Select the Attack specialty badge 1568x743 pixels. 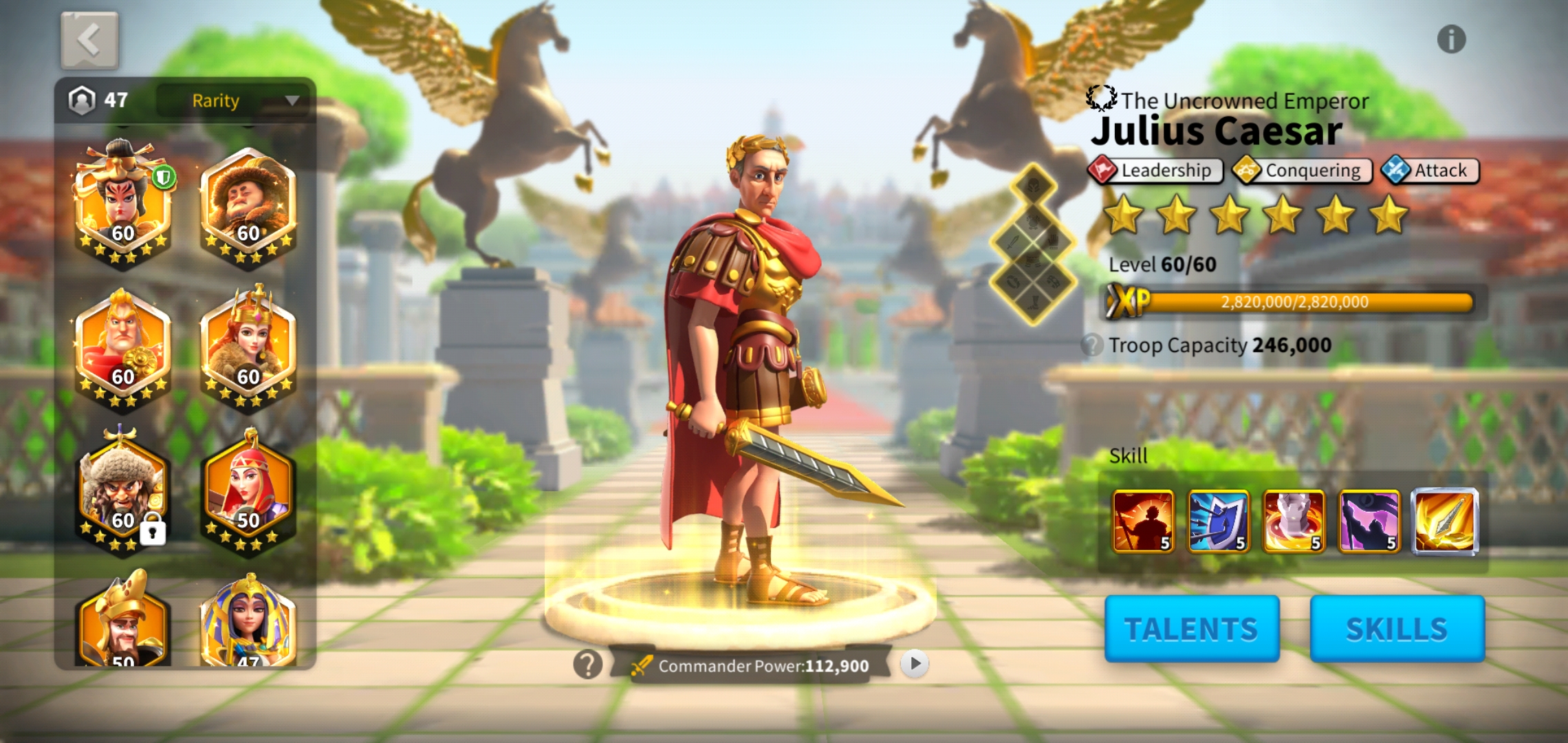tap(1428, 170)
